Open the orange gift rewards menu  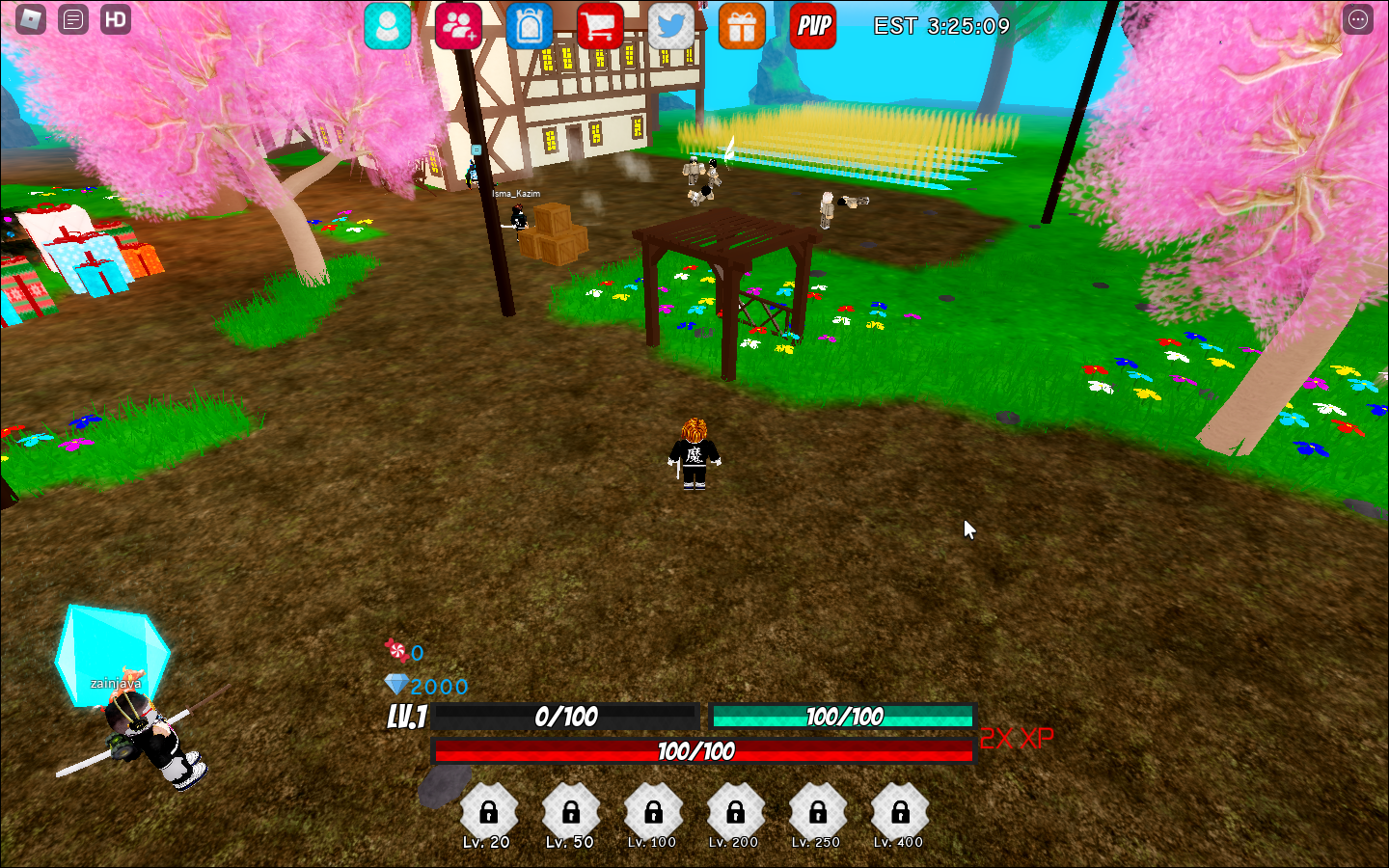742,26
